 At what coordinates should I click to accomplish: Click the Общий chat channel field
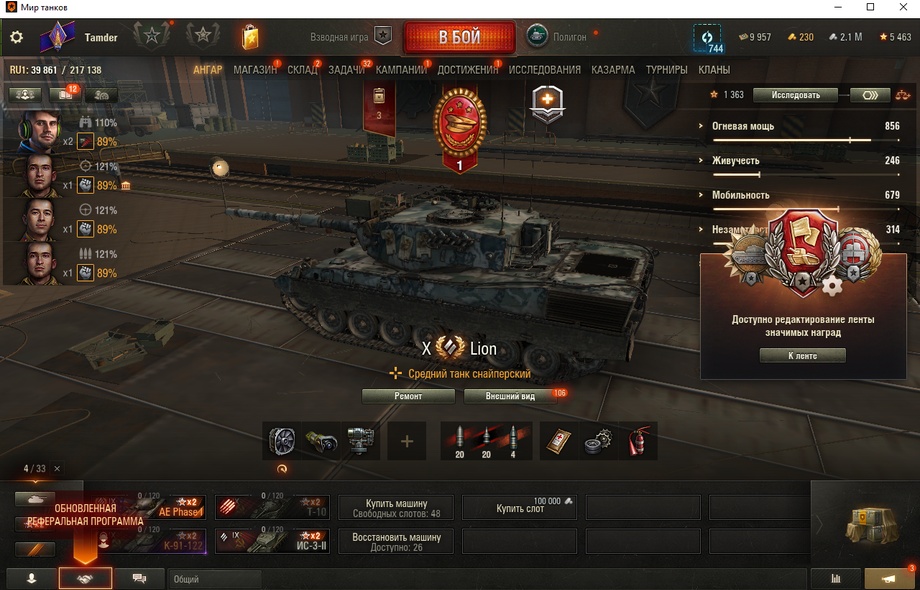(215, 579)
